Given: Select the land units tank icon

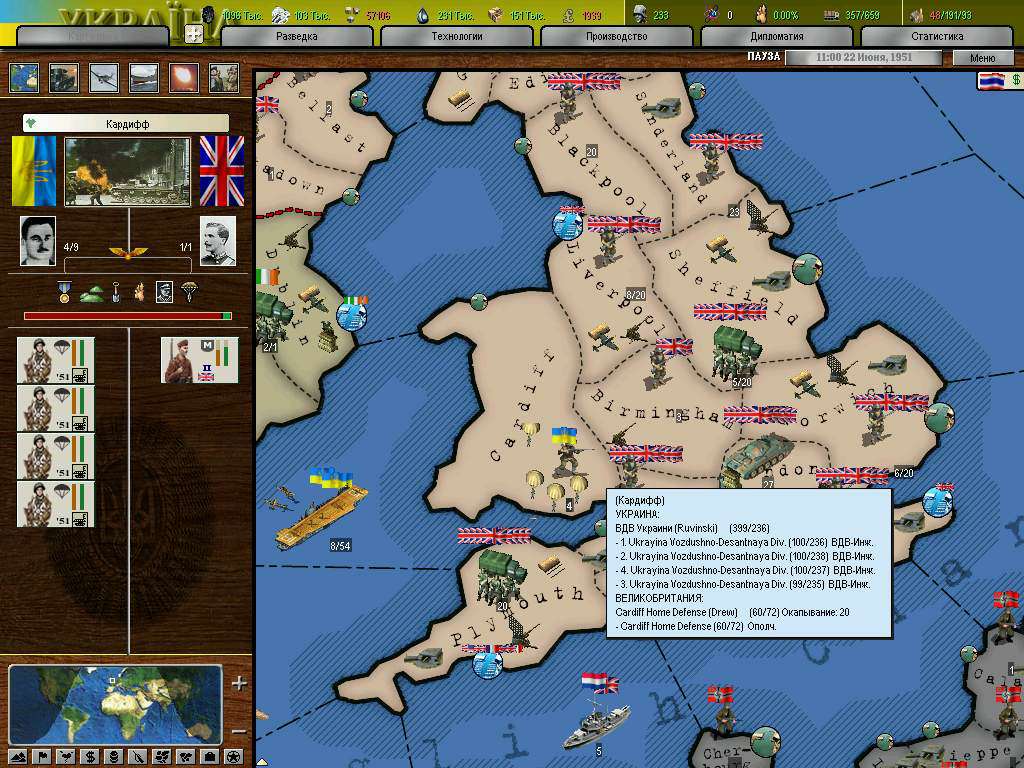Looking at the screenshot, I should point(64,78).
